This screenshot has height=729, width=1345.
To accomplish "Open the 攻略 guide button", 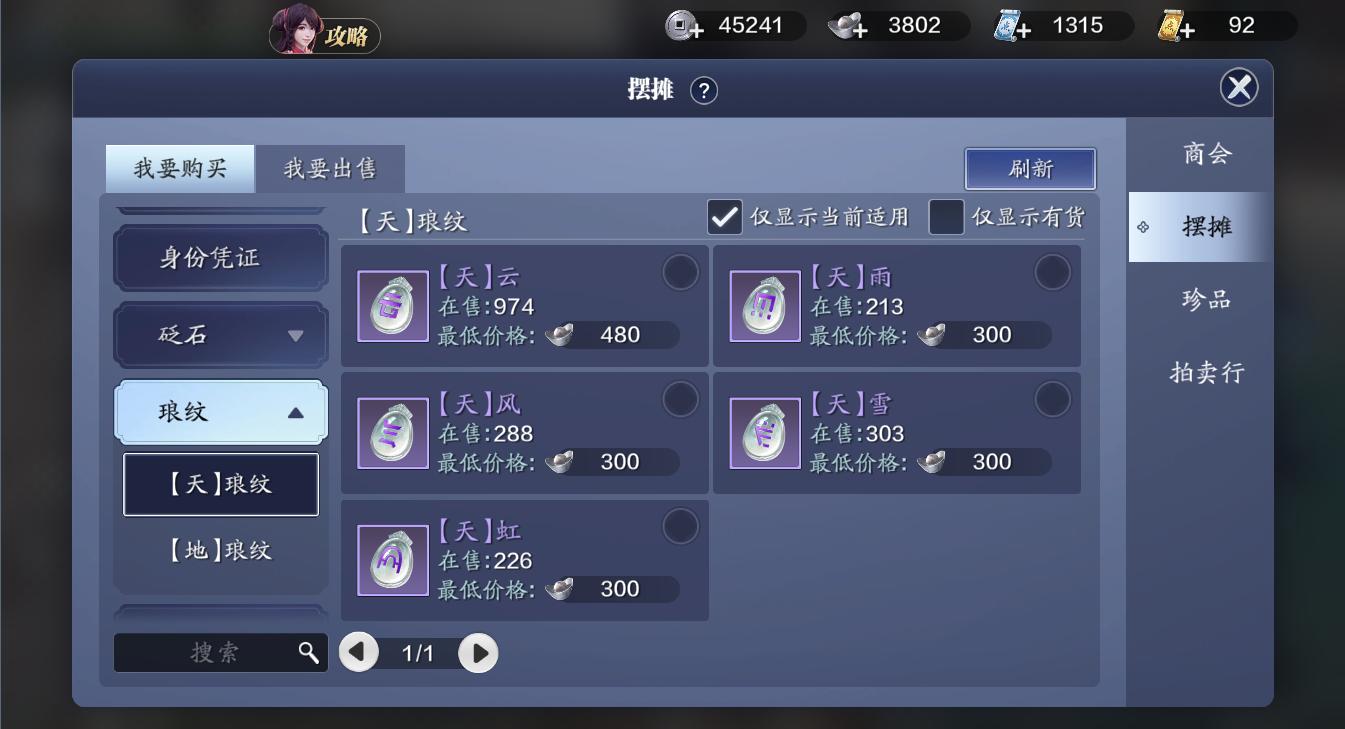I will tap(325, 36).
